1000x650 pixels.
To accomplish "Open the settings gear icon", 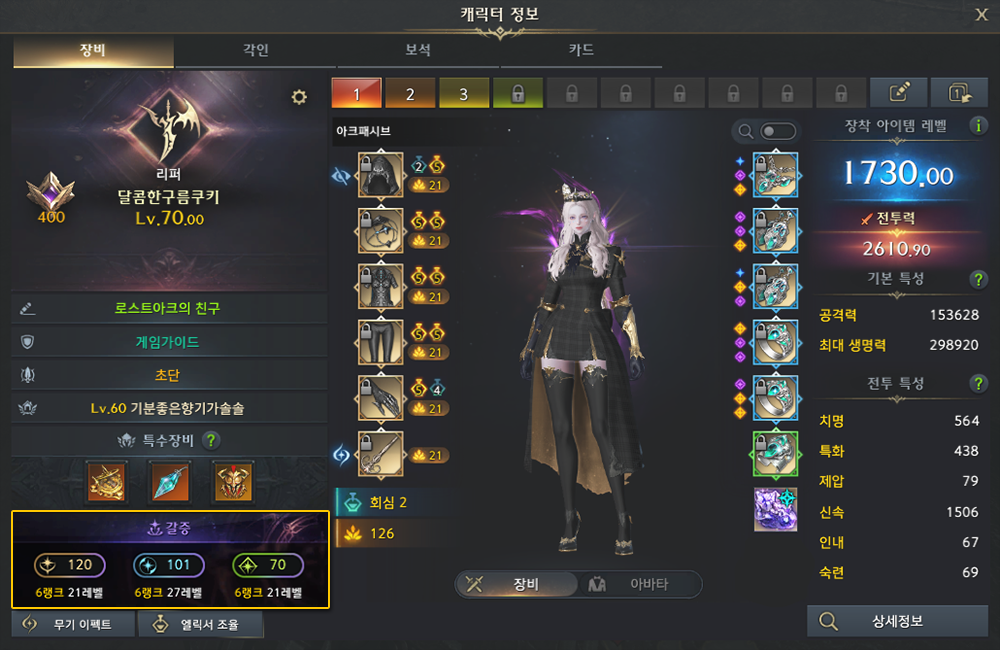I will (x=298, y=97).
